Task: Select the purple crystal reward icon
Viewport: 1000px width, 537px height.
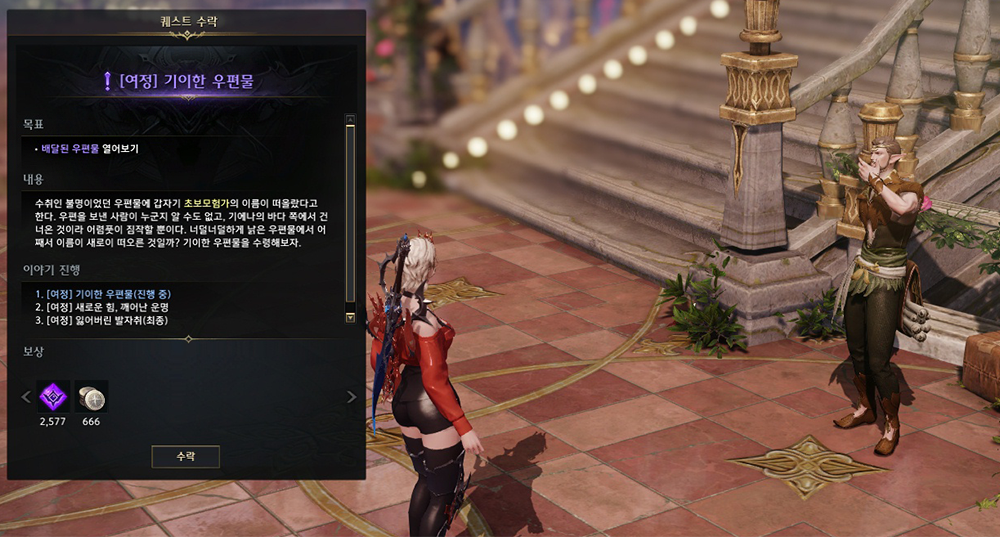Action: click(51, 396)
